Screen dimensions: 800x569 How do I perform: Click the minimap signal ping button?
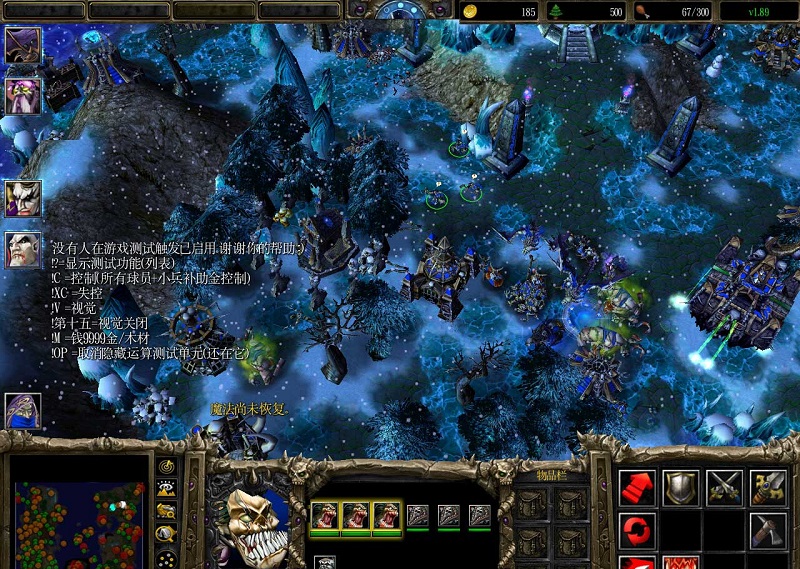coord(167,467)
